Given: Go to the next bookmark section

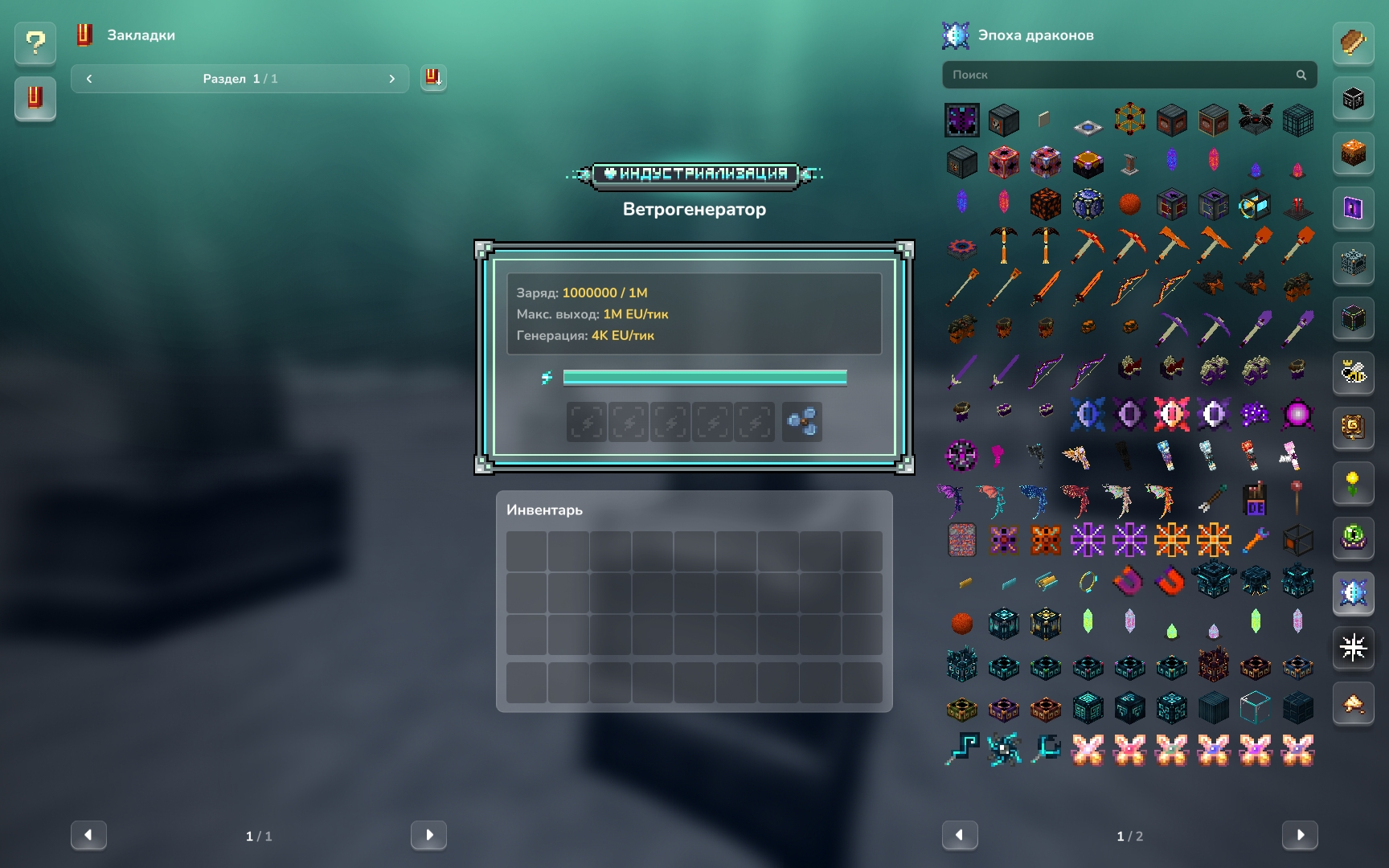Looking at the screenshot, I should (x=391, y=79).
